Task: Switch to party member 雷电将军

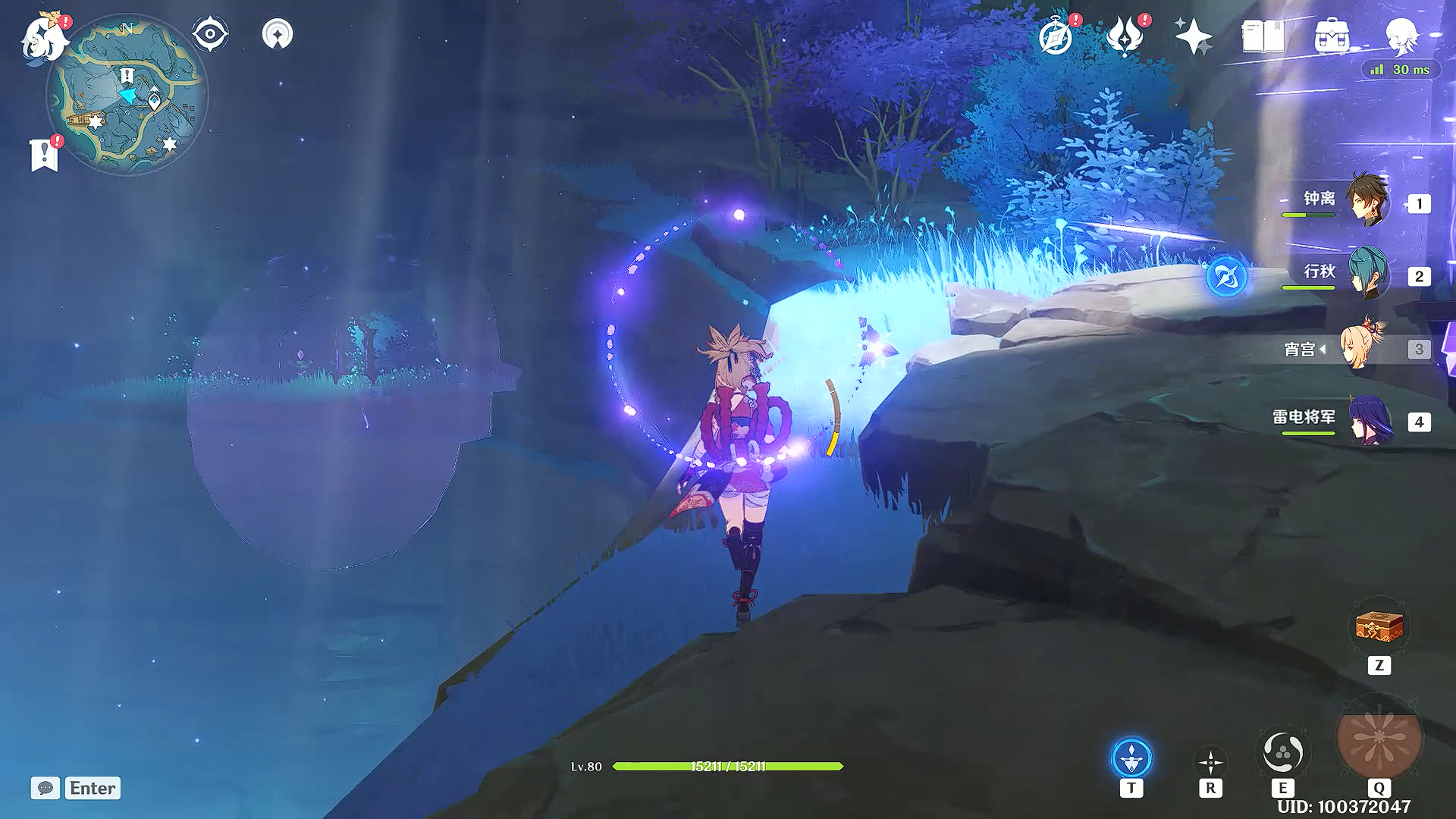Action: (x=1369, y=420)
